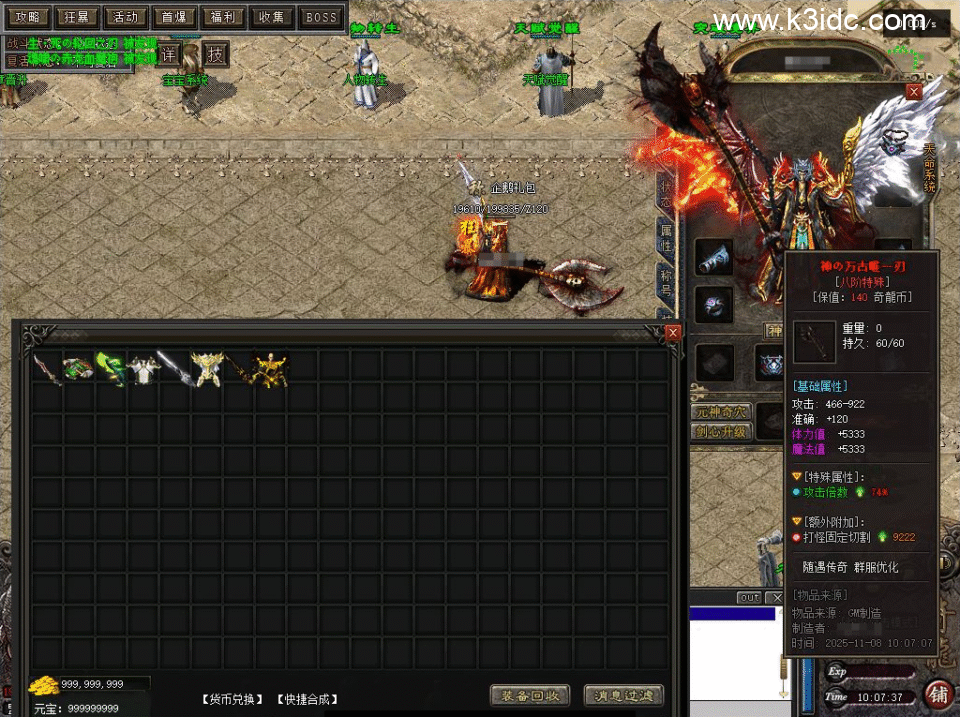This screenshot has width=960, height=717.
Task: Open the 元神奇穴 button
Action: [x=720, y=411]
